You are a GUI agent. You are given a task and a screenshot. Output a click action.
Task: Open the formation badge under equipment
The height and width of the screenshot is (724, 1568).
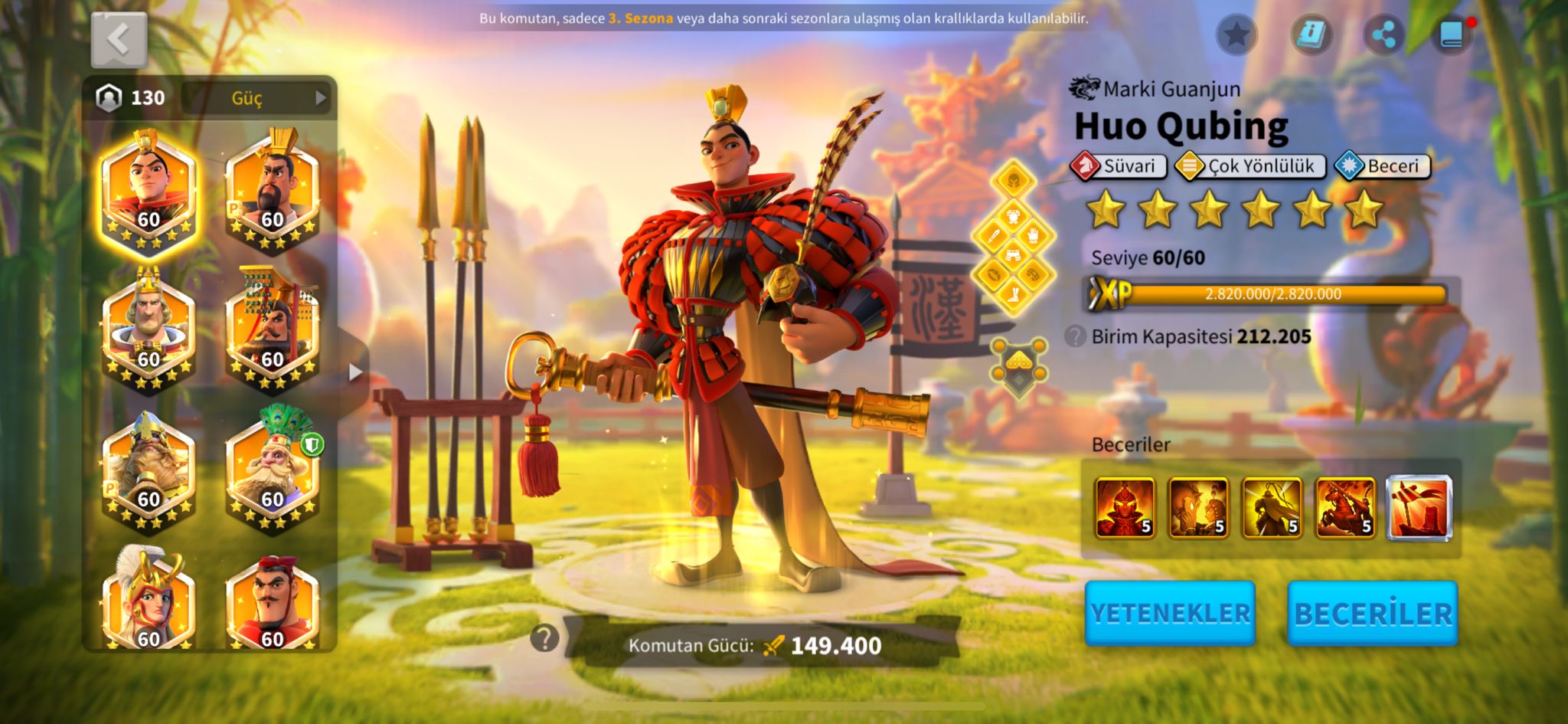point(1018,365)
